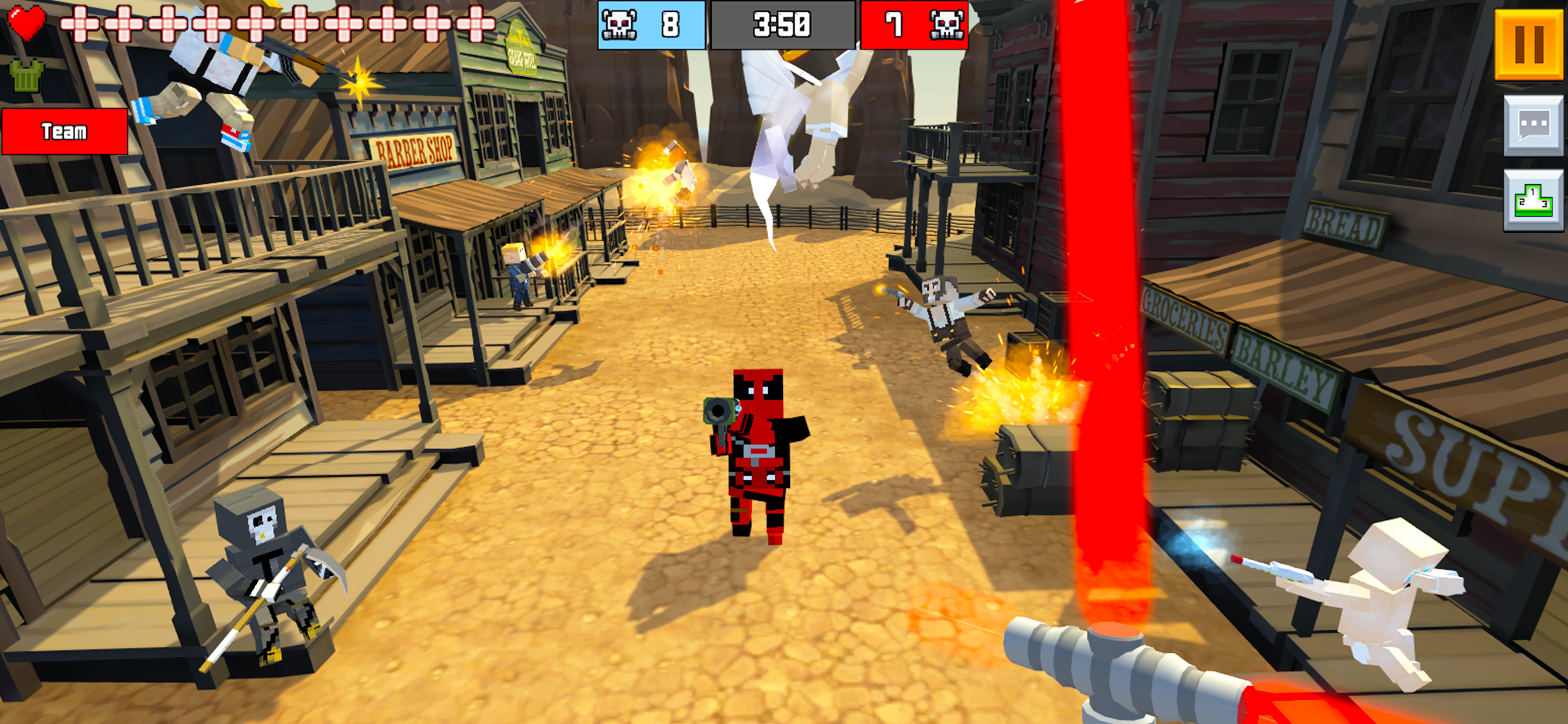
Task: Tap the blue team score showing 8
Action: [670, 24]
